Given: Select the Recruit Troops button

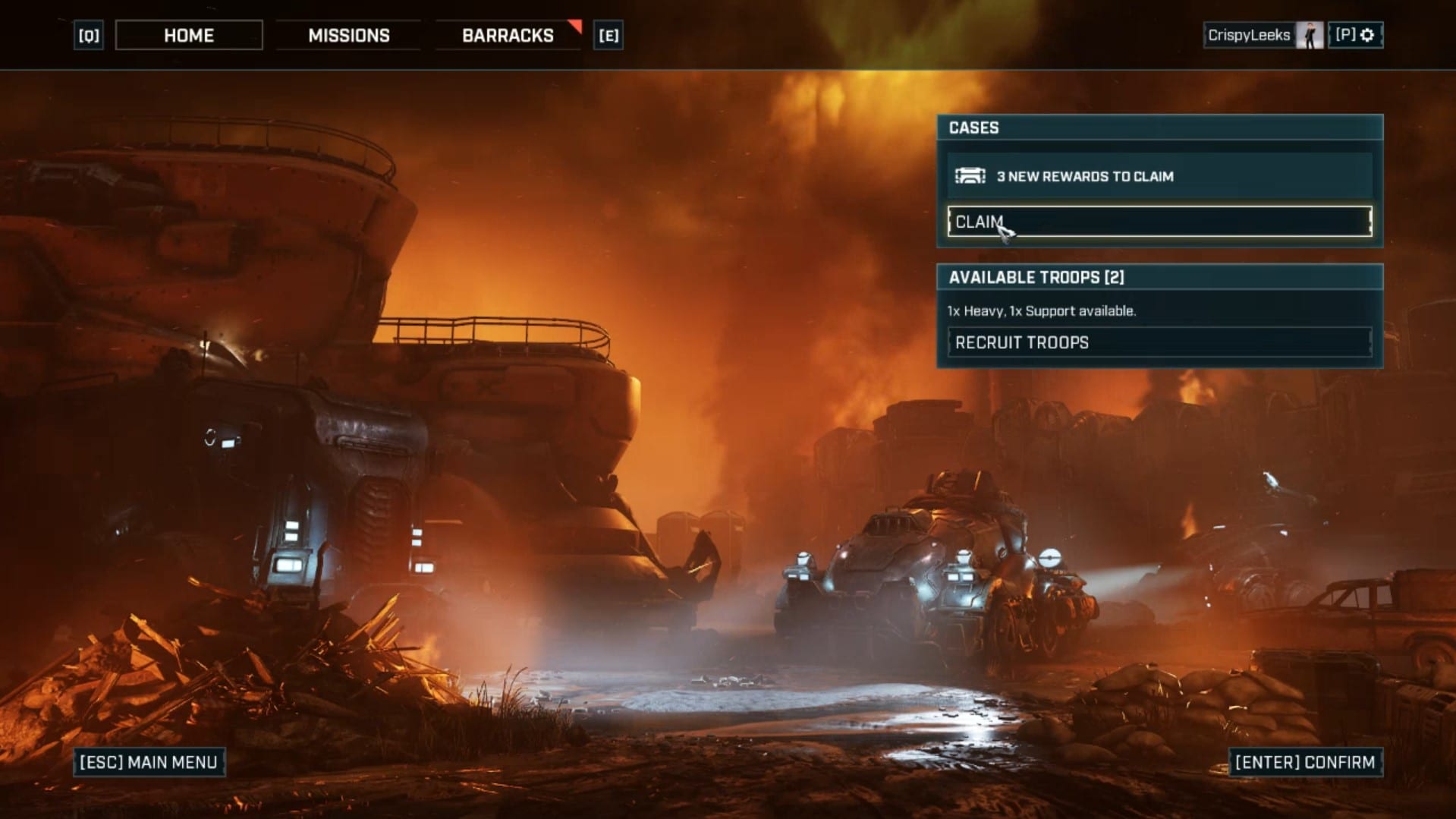Looking at the screenshot, I should tap(1159, 342).
